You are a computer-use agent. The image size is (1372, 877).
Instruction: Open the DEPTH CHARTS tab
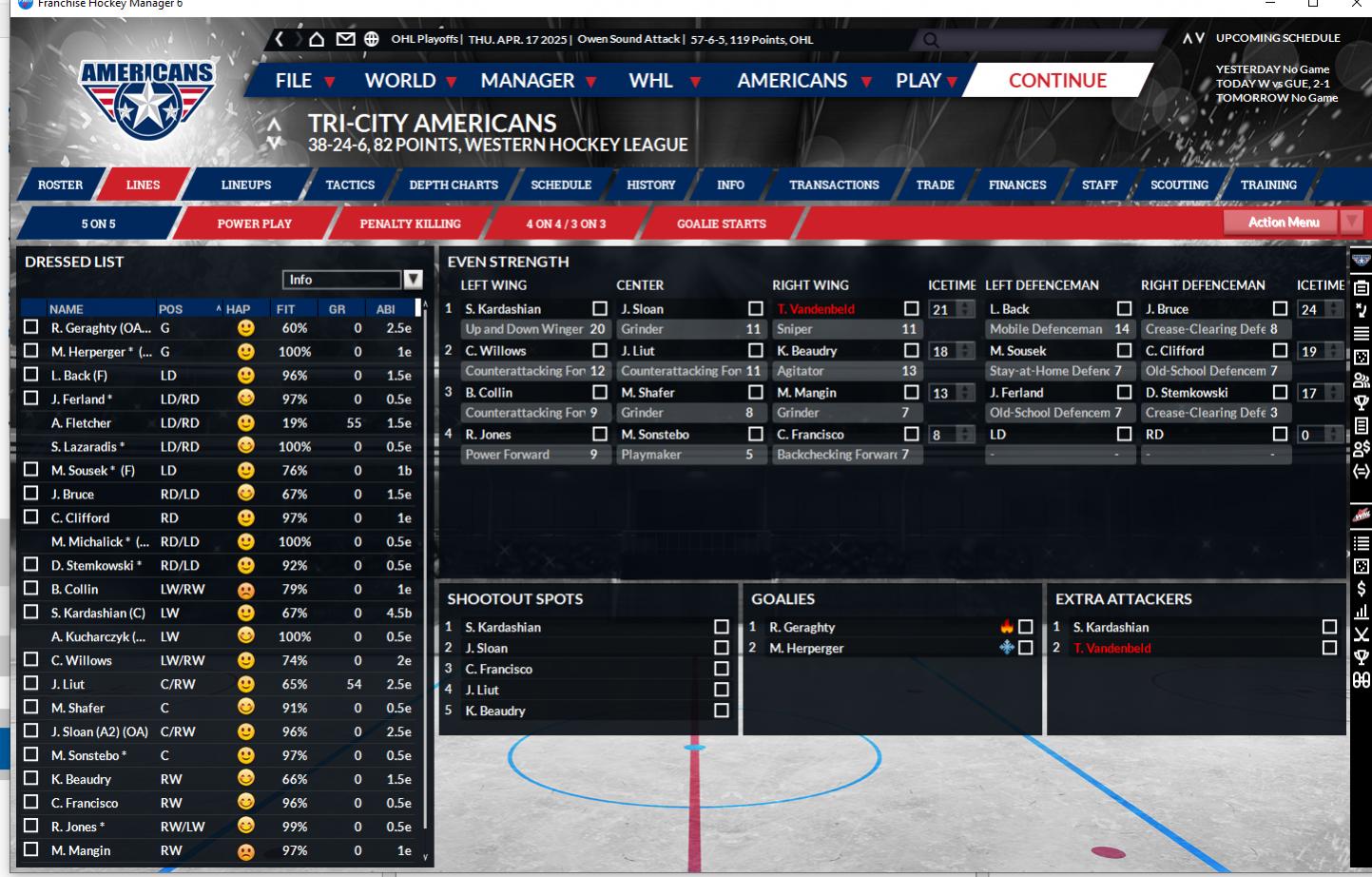[454, 185]
